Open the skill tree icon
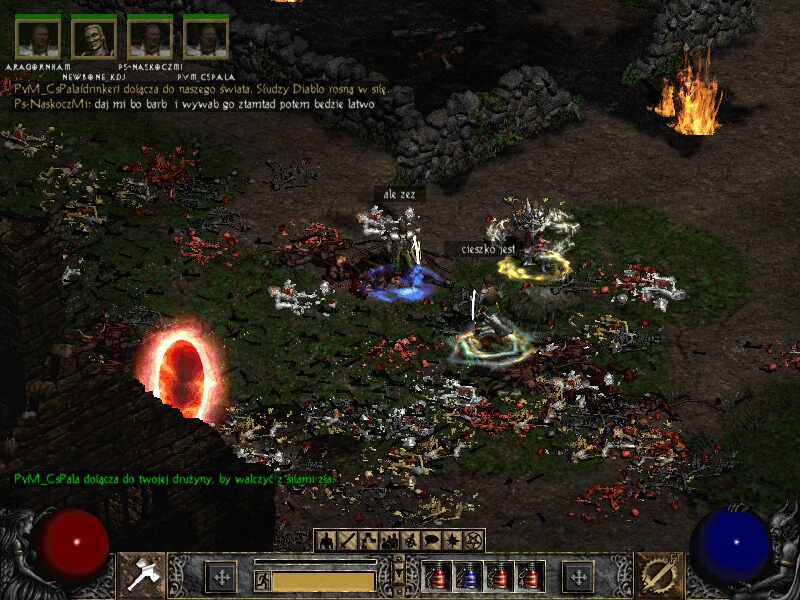 (368, 541)
